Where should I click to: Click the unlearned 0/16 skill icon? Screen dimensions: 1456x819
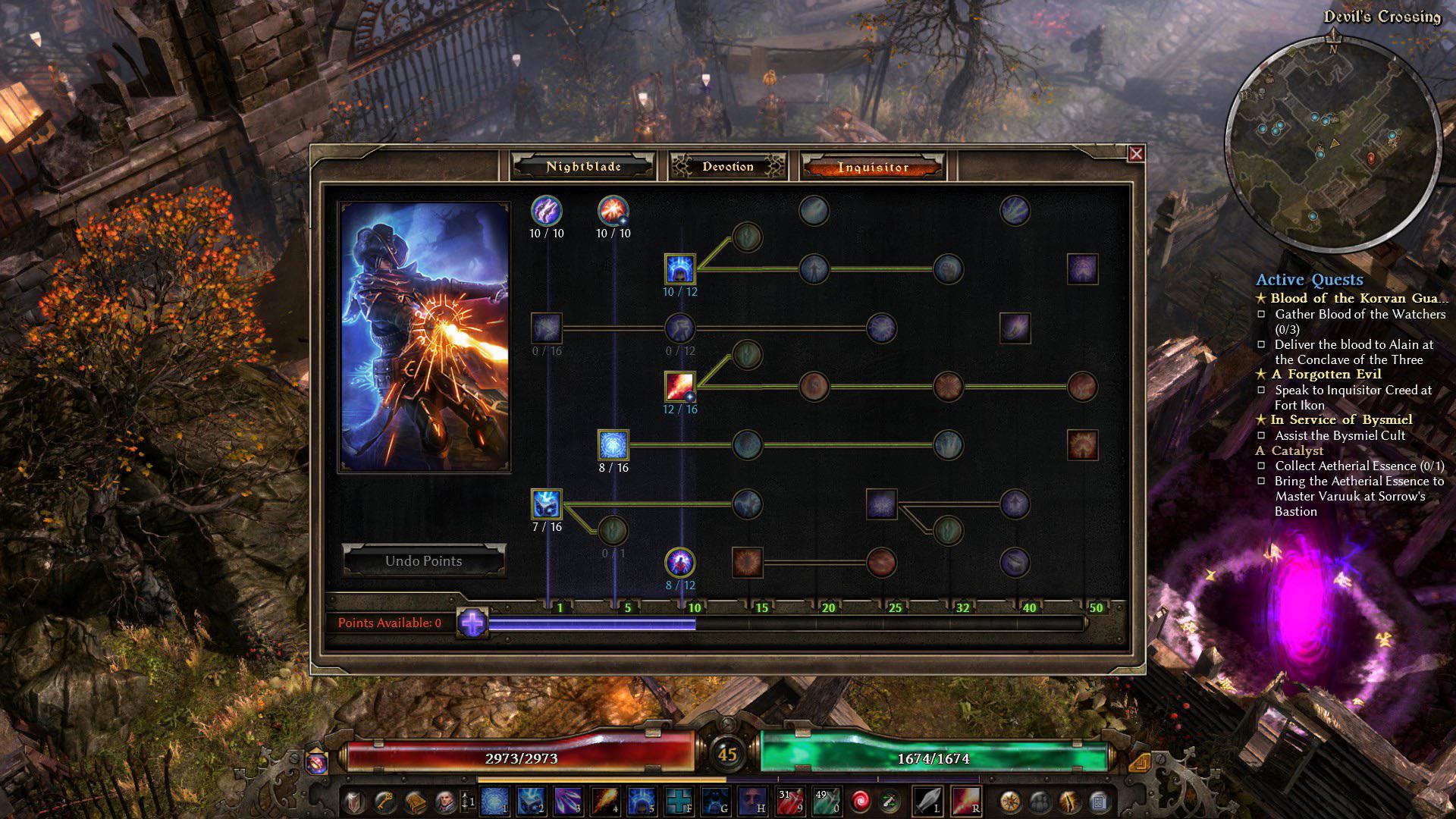point(546,328)
